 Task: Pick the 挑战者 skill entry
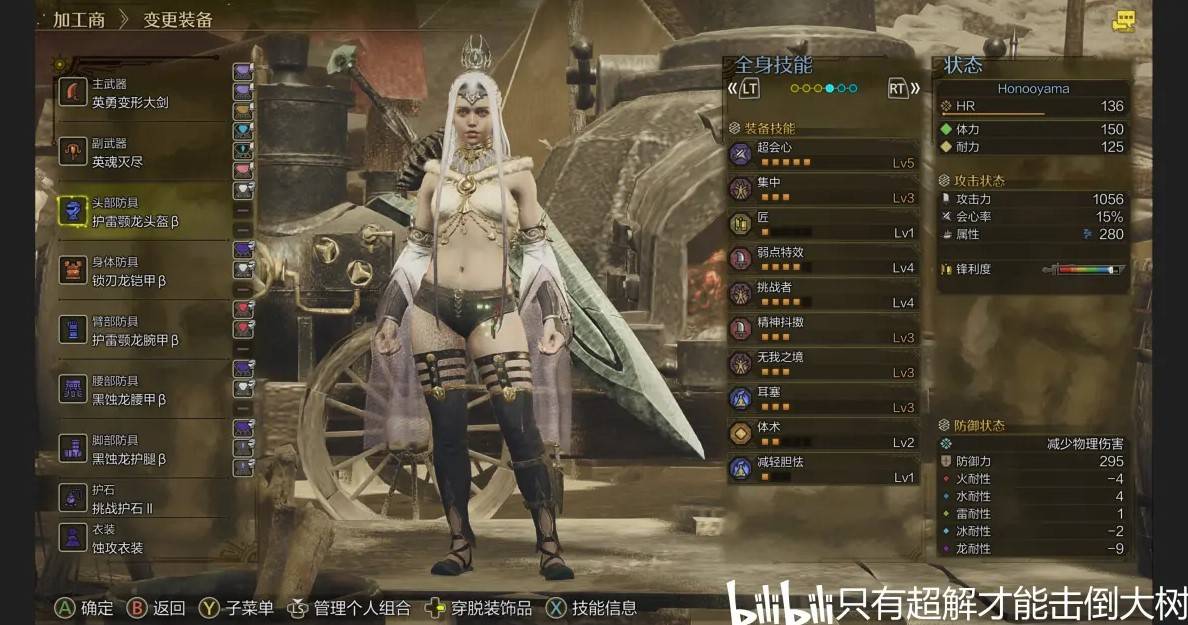[822, 294]
